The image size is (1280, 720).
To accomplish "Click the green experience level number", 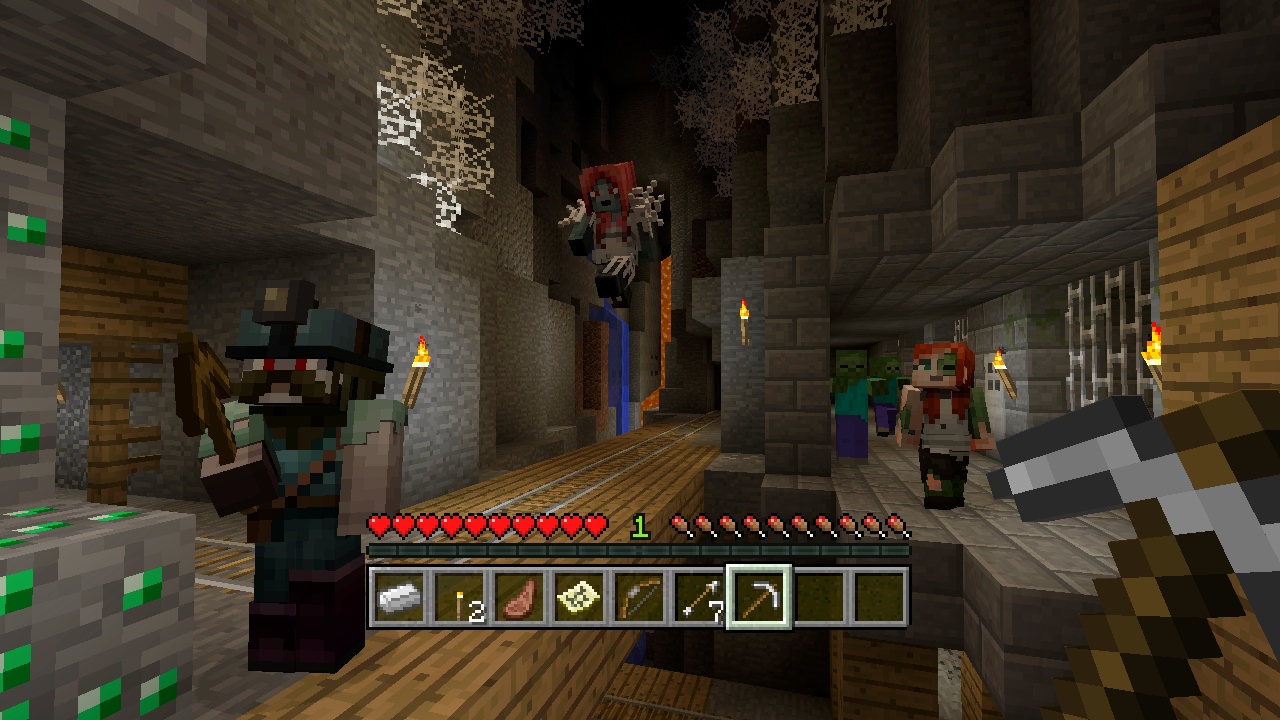I will (640, 524).
